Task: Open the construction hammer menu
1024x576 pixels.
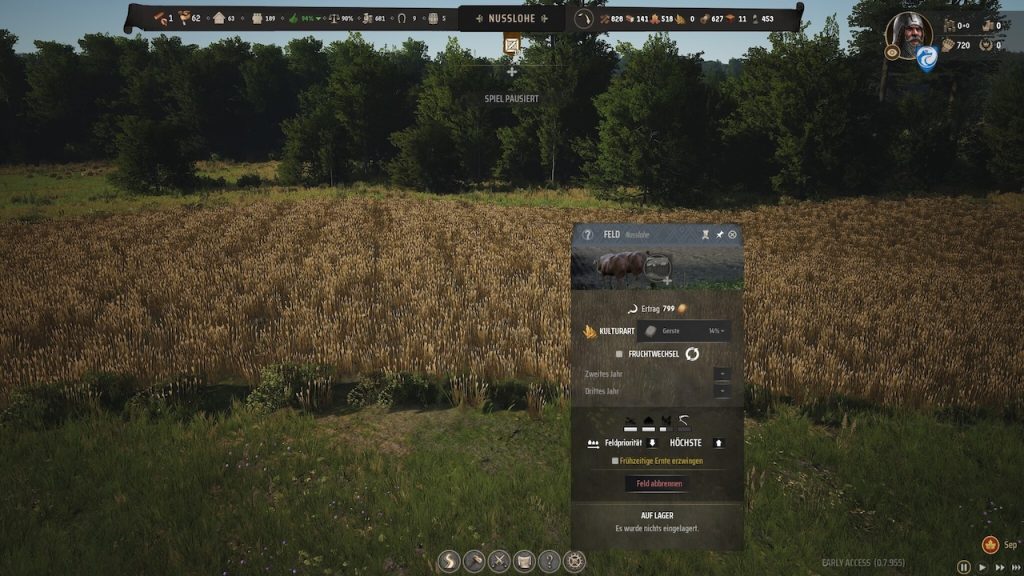Action: point(474,561)
